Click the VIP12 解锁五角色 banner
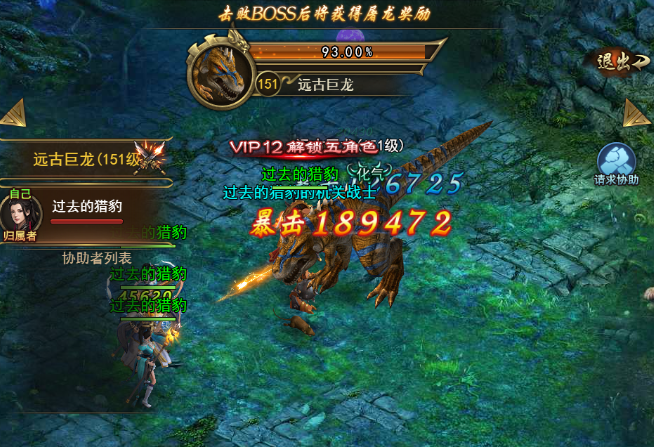Screen dimensions: 654x447 pyautogui.click(x=315, y=147)
